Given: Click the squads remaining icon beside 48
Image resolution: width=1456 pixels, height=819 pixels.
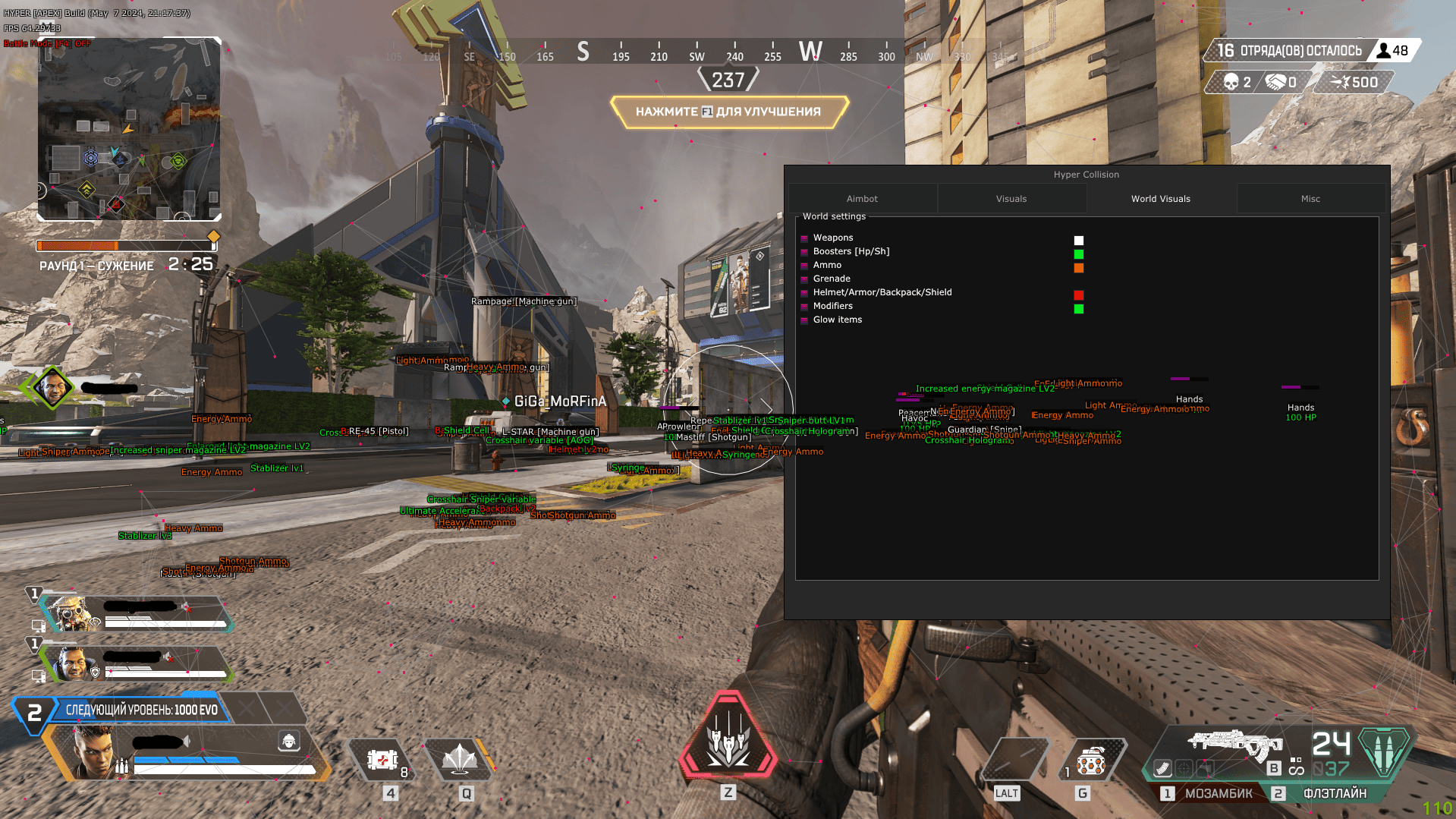Looking at the screenshot, I should tap(1383, 50).
